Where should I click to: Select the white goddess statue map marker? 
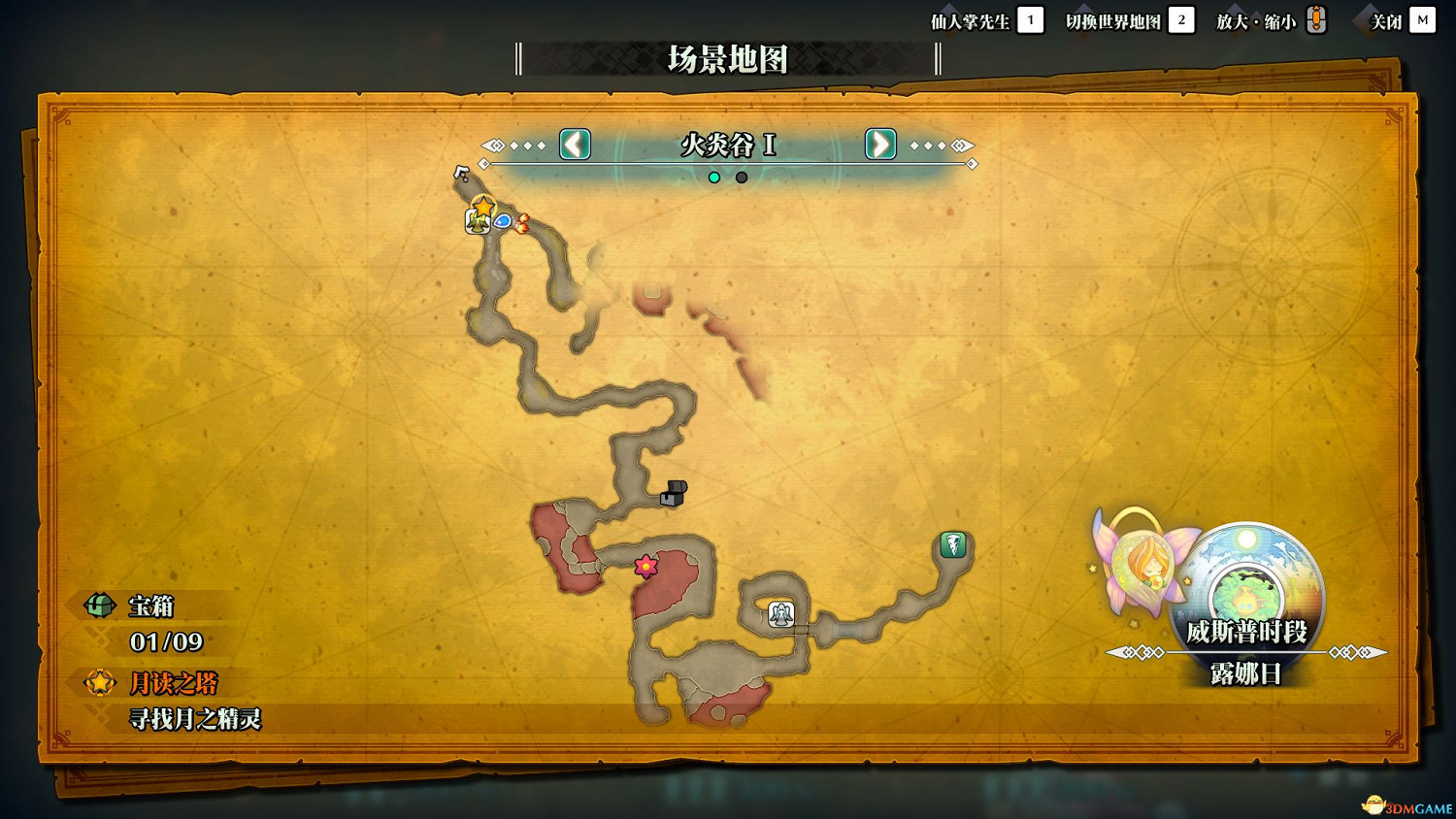coord(782,613)
